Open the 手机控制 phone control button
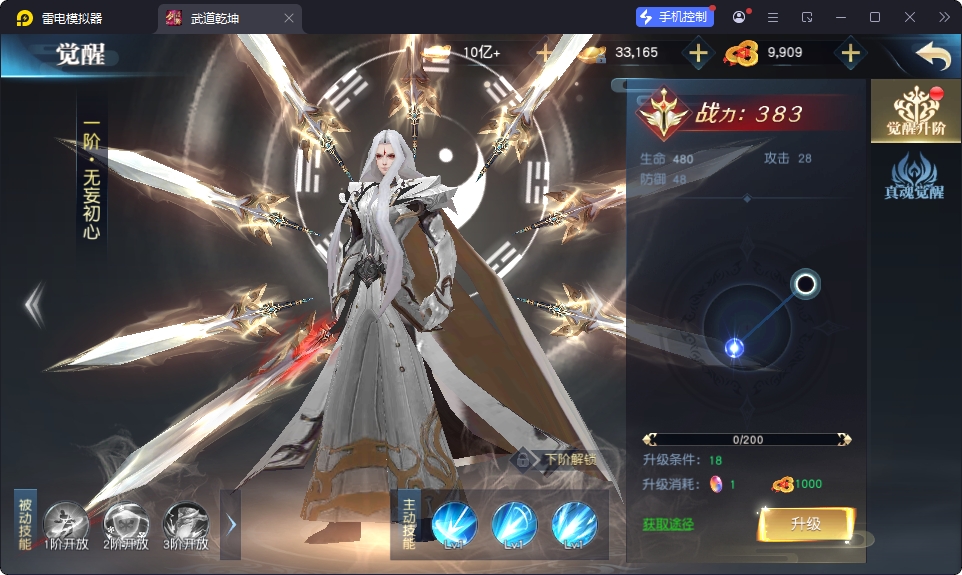The image size is (962, 575). pyautogui.click(x=675, y=17)
